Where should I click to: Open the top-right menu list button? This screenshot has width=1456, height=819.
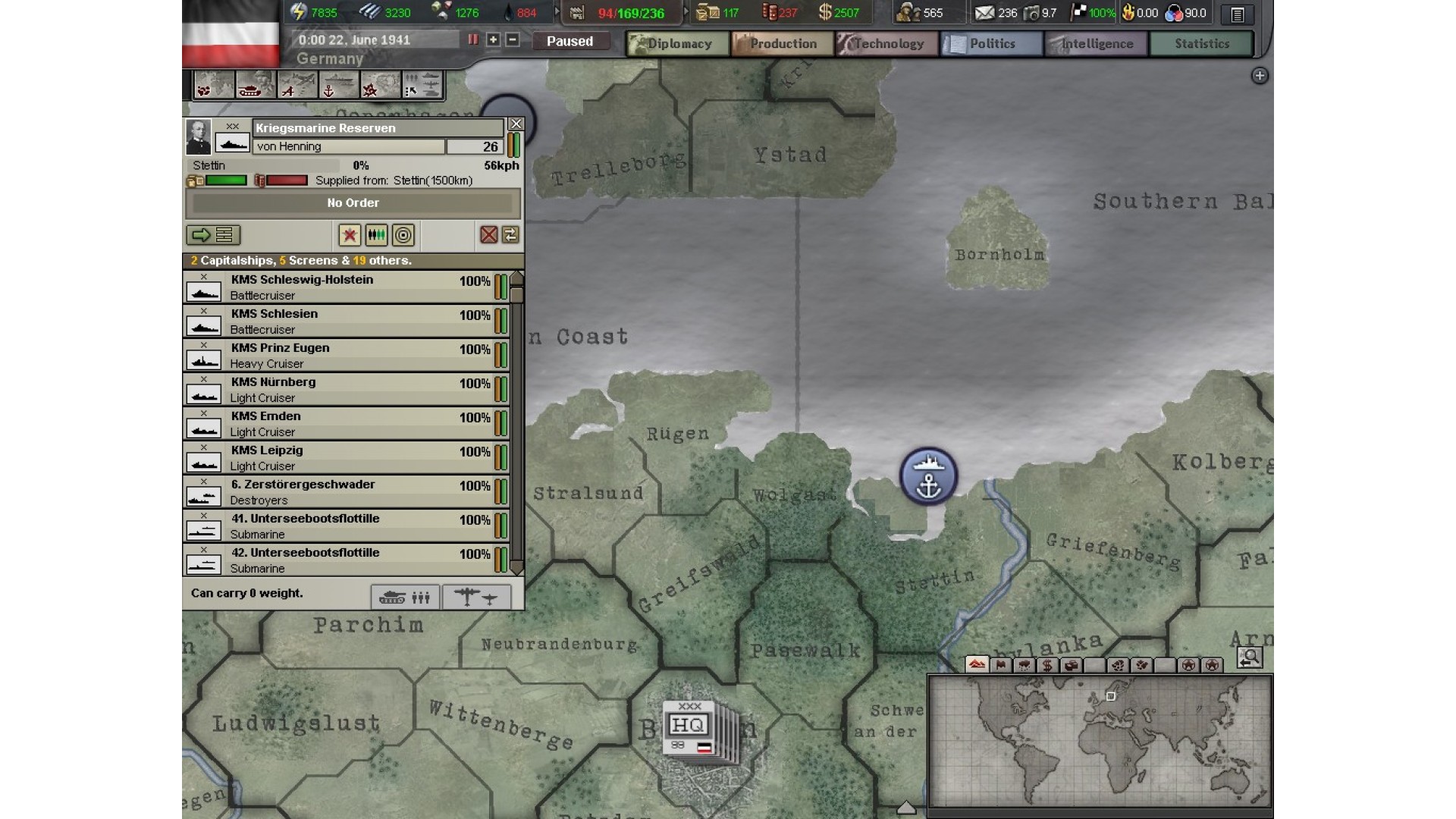point(1238,14)
